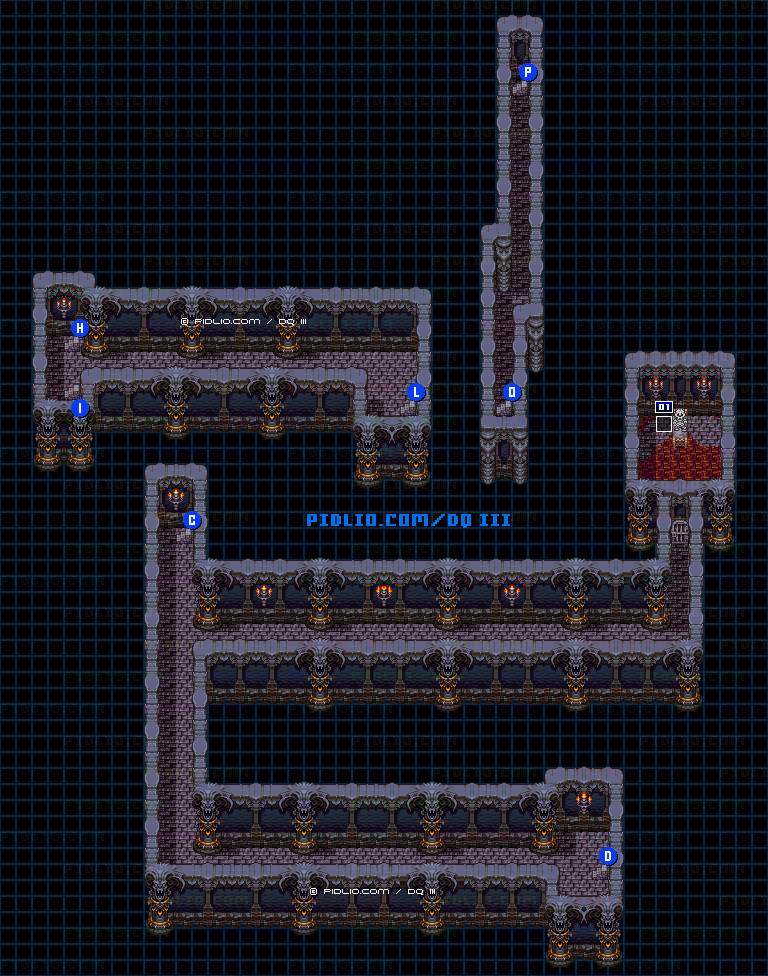Select the O marker nearest the L marker
Viewport: 768px width, 976px height.
[512, 392]
